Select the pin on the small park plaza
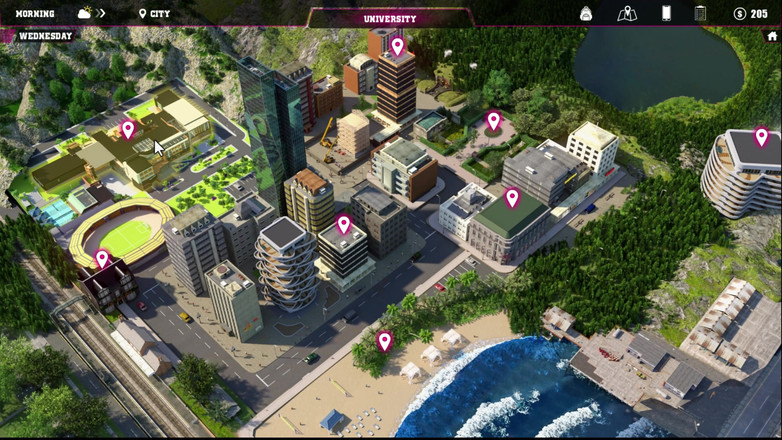Image resolution: width=782 pixels, height=440 pixels. click(493, 121)
